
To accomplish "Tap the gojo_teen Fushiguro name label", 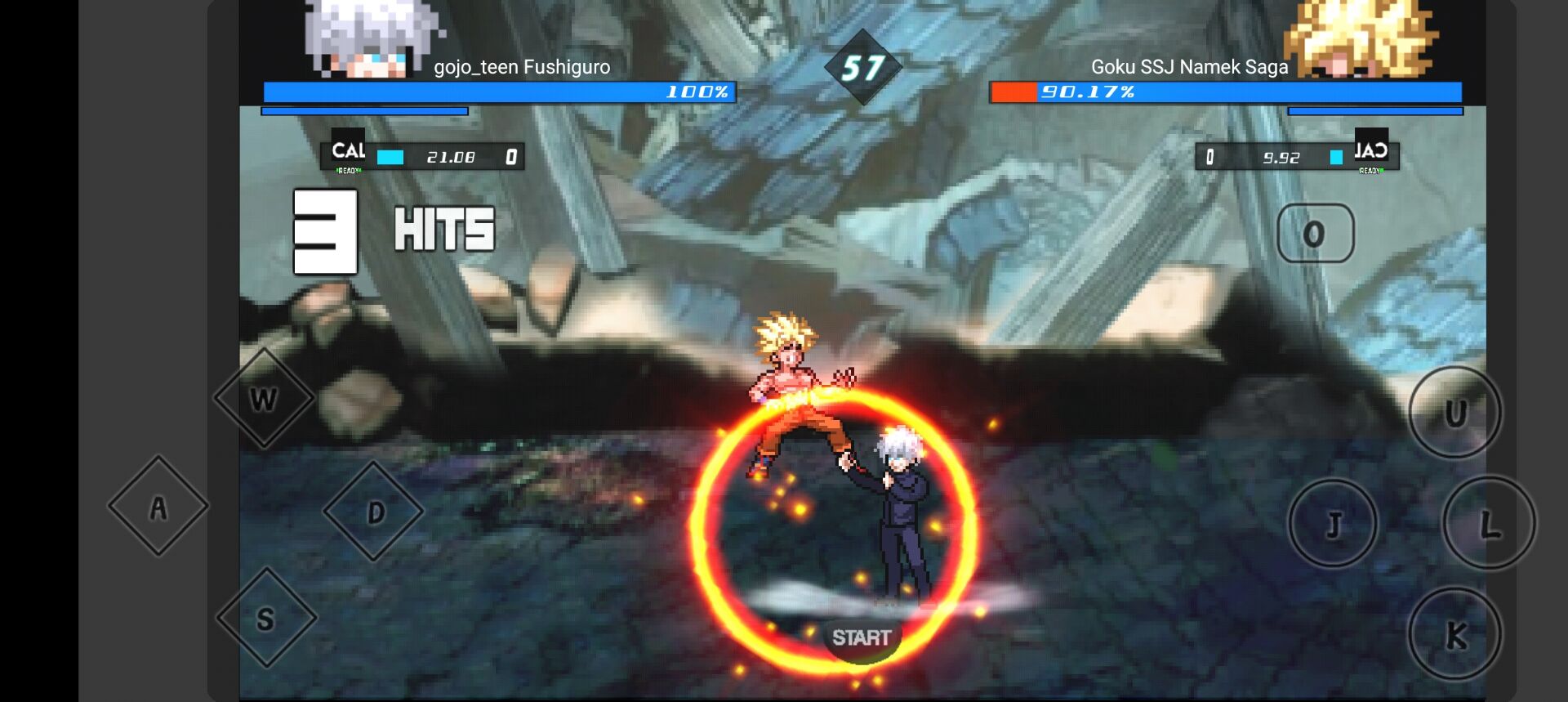I will (x=521, y=68).
